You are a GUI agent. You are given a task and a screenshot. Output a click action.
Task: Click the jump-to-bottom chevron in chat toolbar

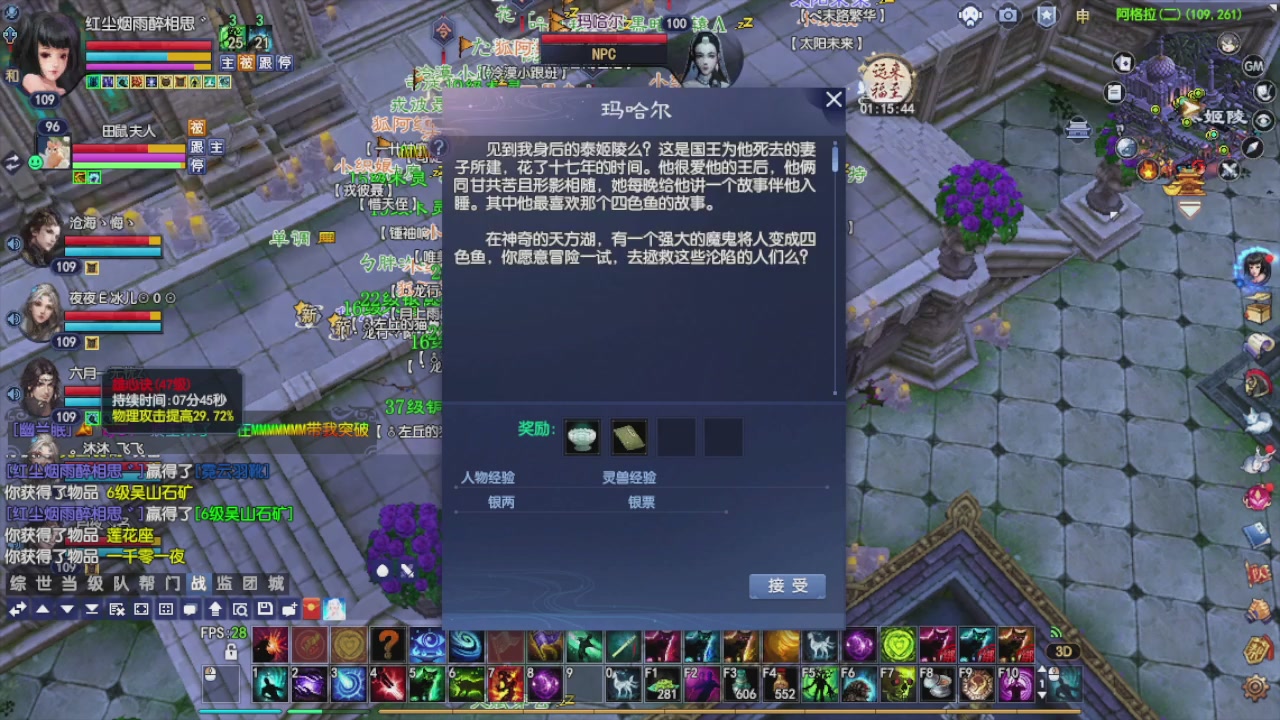[x=92, y=609]
